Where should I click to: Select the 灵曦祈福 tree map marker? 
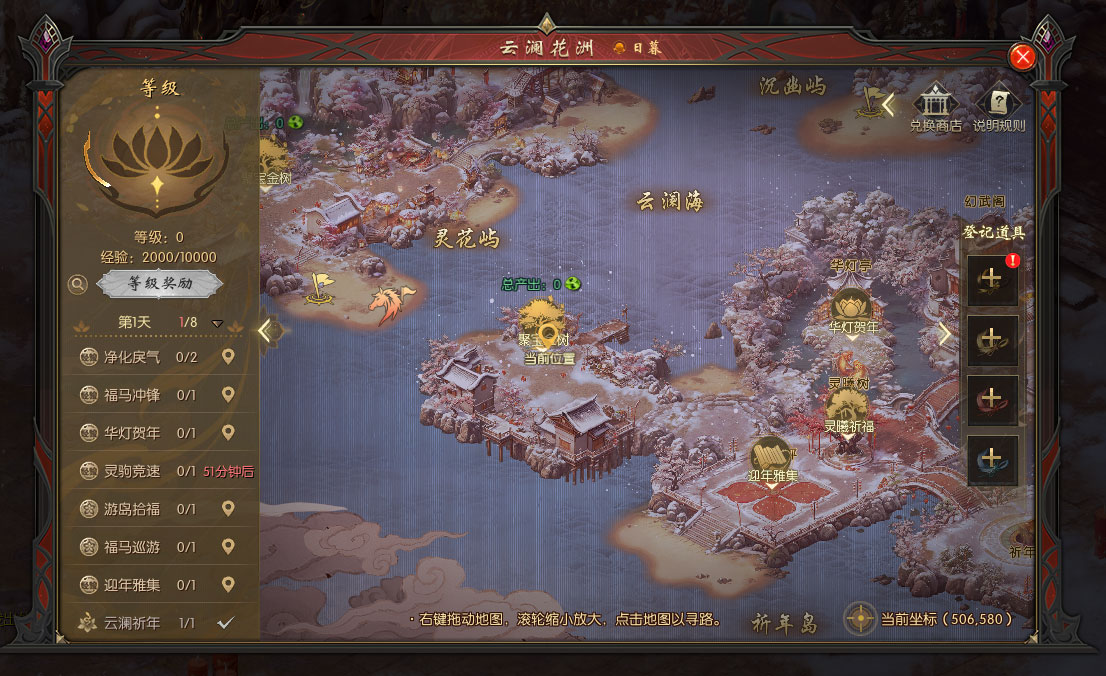[847, 406]
